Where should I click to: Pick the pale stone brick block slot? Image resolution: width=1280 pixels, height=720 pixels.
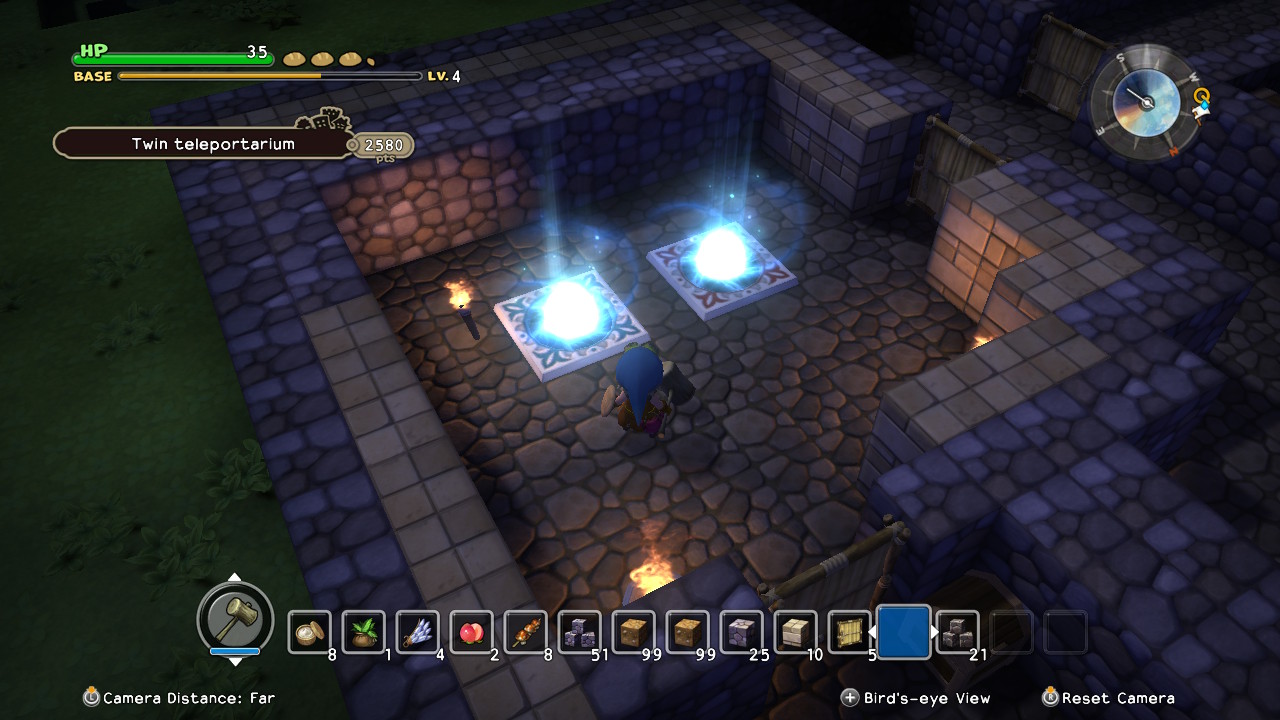click(x=795, y=632)
